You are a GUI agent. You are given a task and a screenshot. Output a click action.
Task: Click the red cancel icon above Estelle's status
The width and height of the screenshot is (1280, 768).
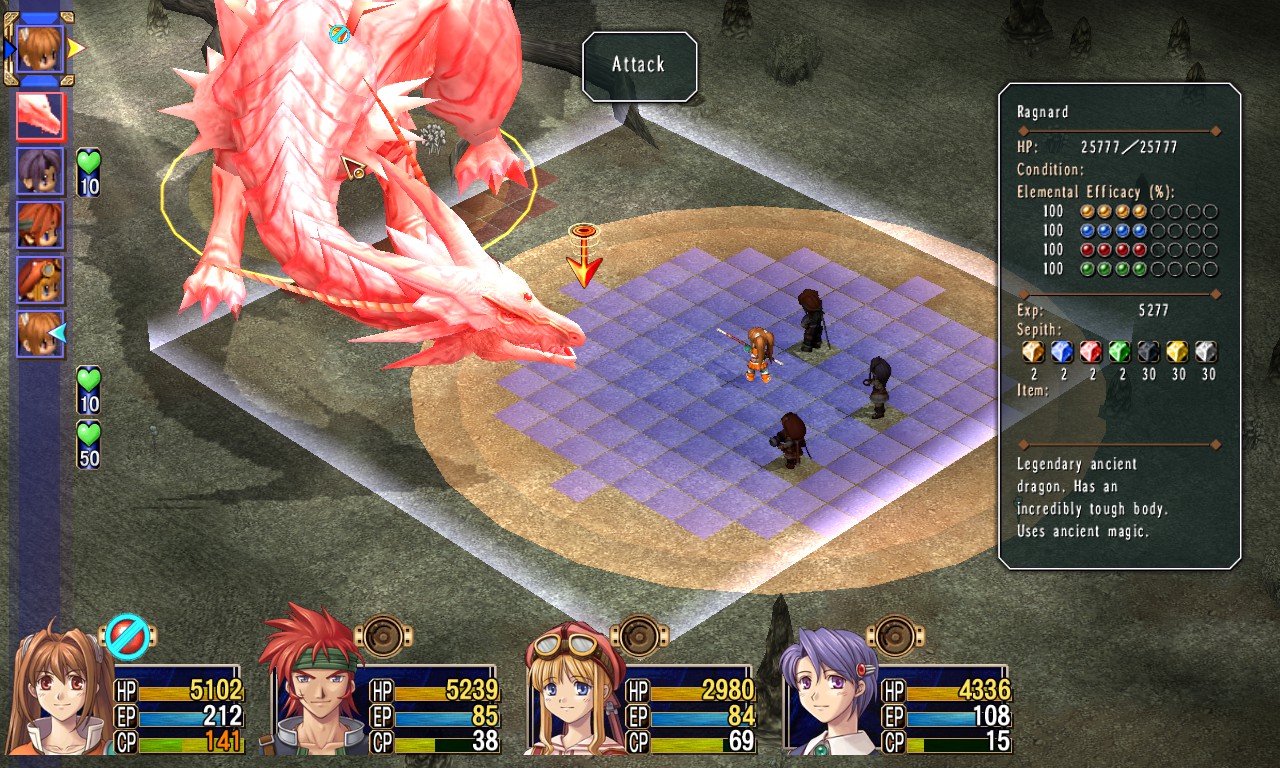[x=129, y=636]
